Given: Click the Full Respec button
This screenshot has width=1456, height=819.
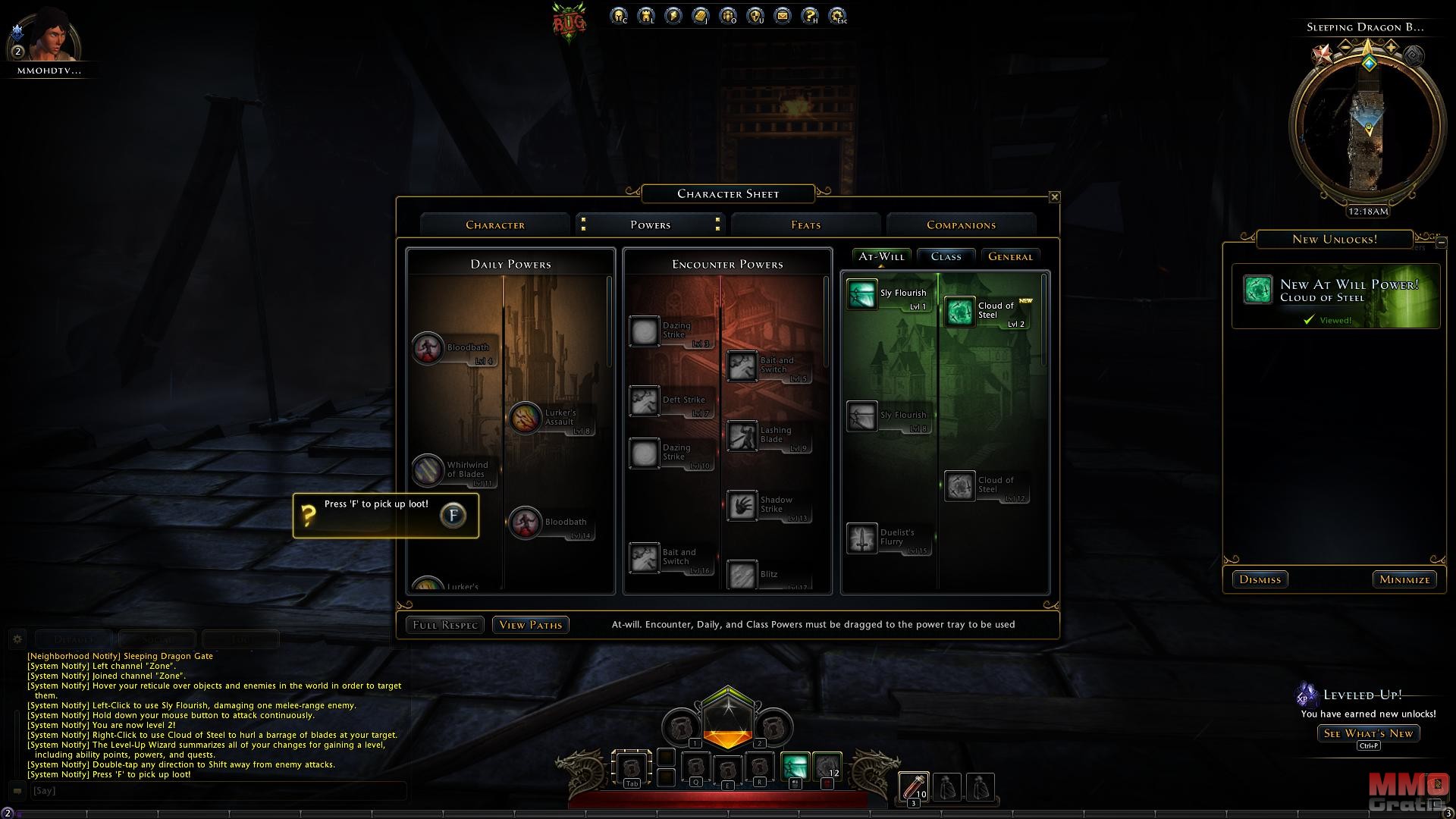Looking at the screenshot, I should [x=444, y=625].
